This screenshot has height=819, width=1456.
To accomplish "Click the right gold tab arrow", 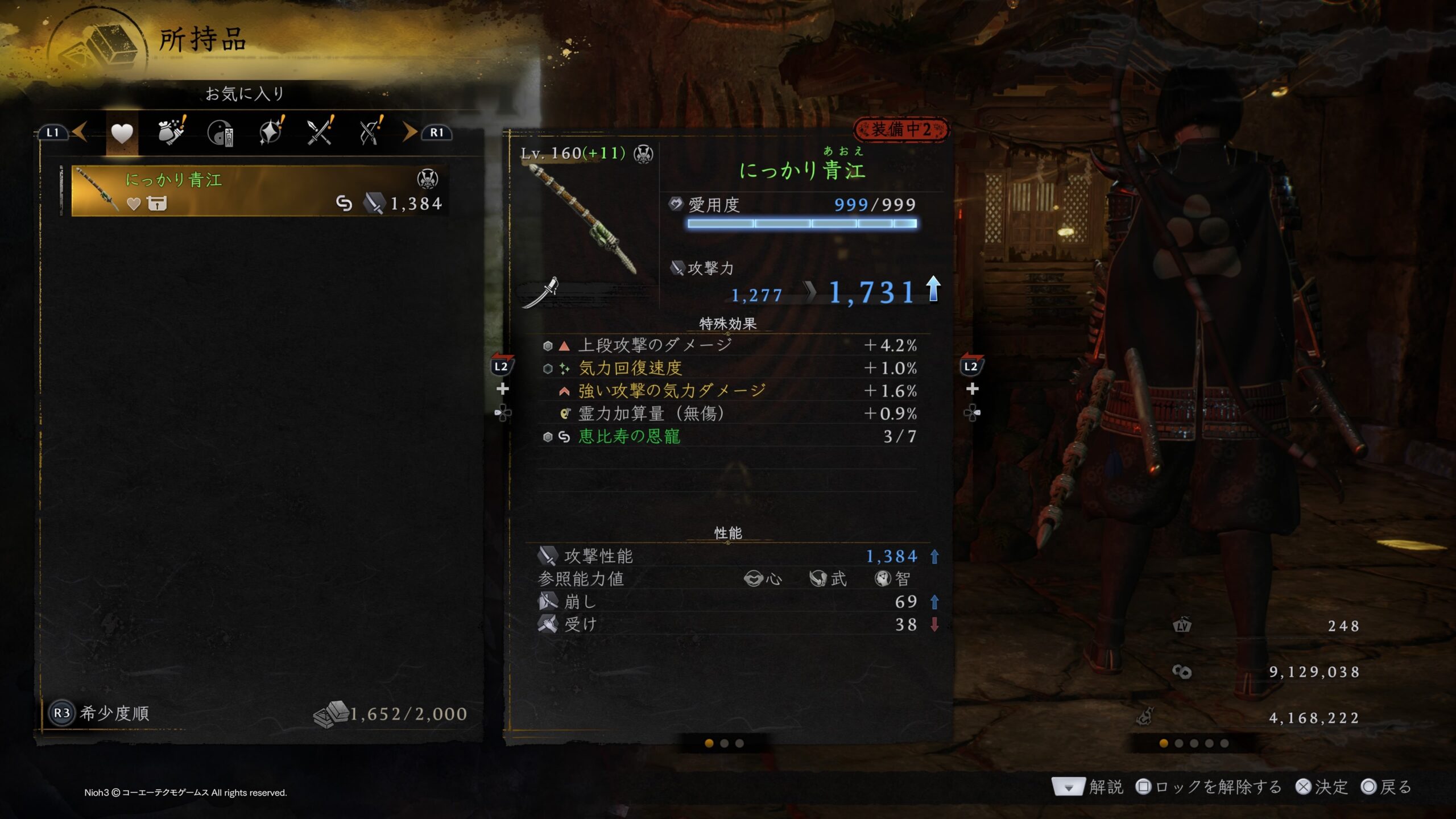I will click(409, 132).
